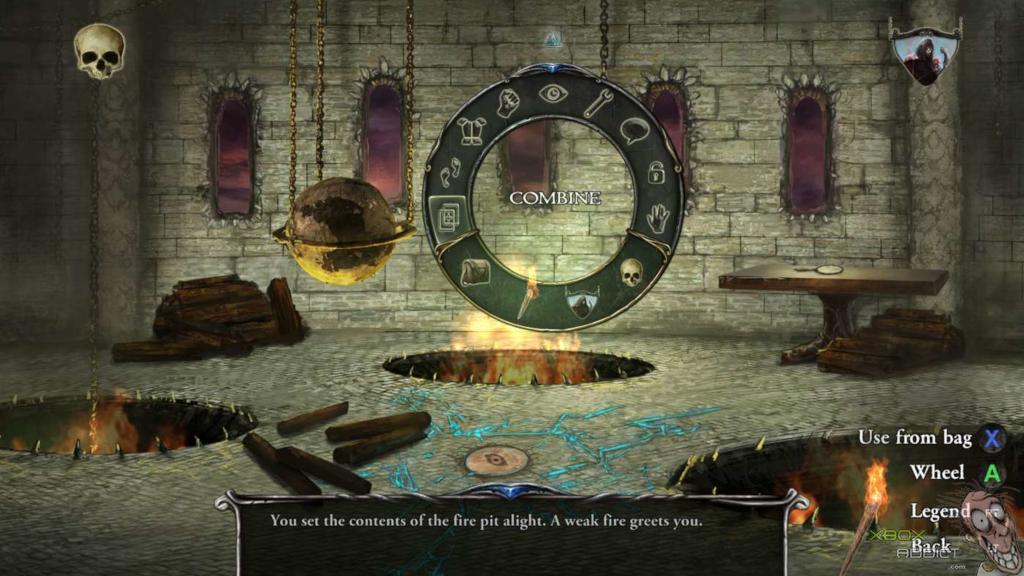Click the skull icon on the wheel
Screen dimensions: 1024x576
click(631, 270)
